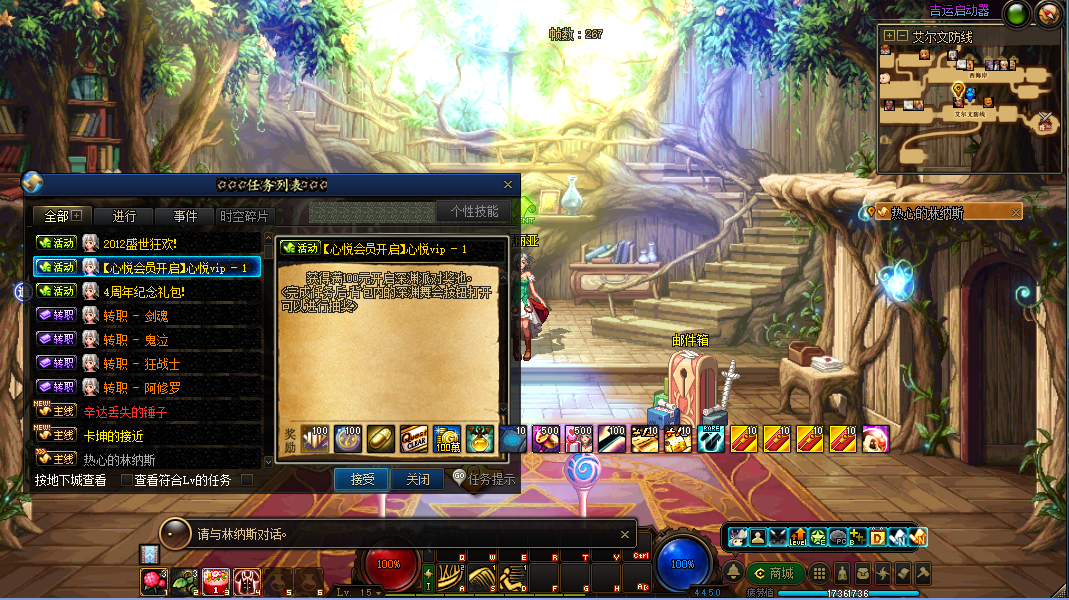This screenshot has width=1069, height=600.
Task: Select the 转职 - 剑魂 quest row
Action: (x=136, y=315)
